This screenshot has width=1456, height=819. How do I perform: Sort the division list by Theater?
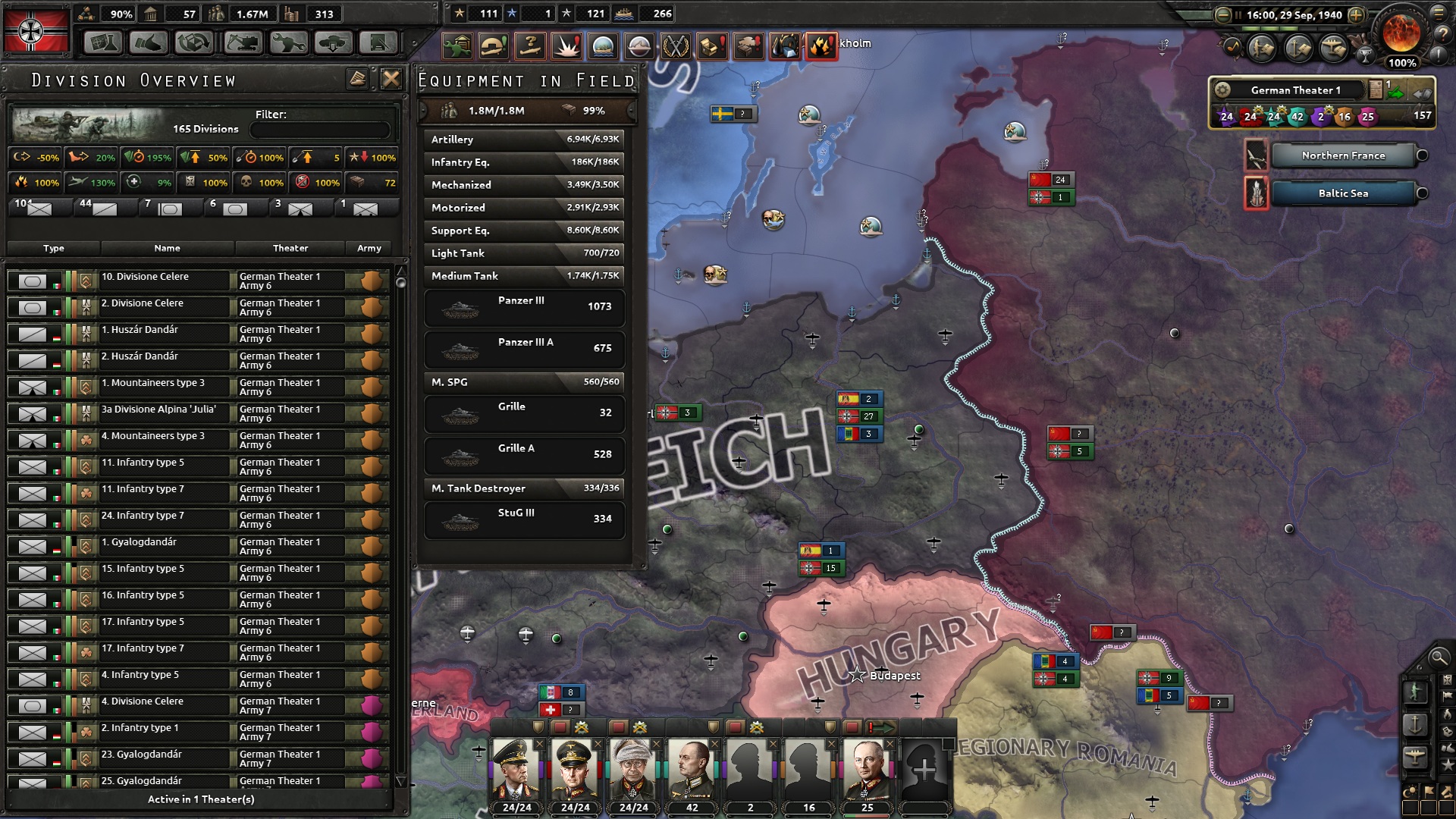(x=290, y=248)
